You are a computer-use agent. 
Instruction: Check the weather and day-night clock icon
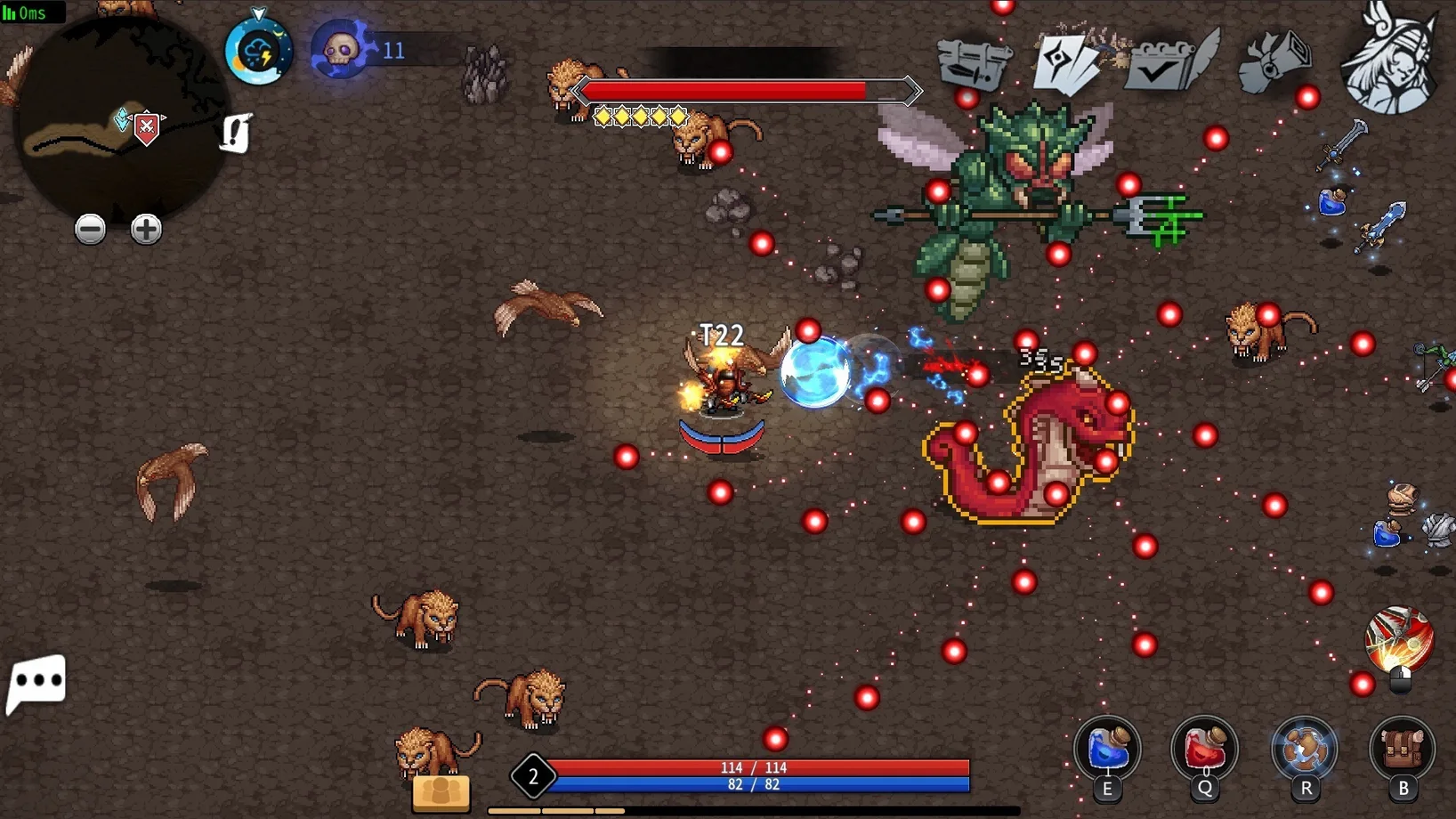click(x=258, y=52)
